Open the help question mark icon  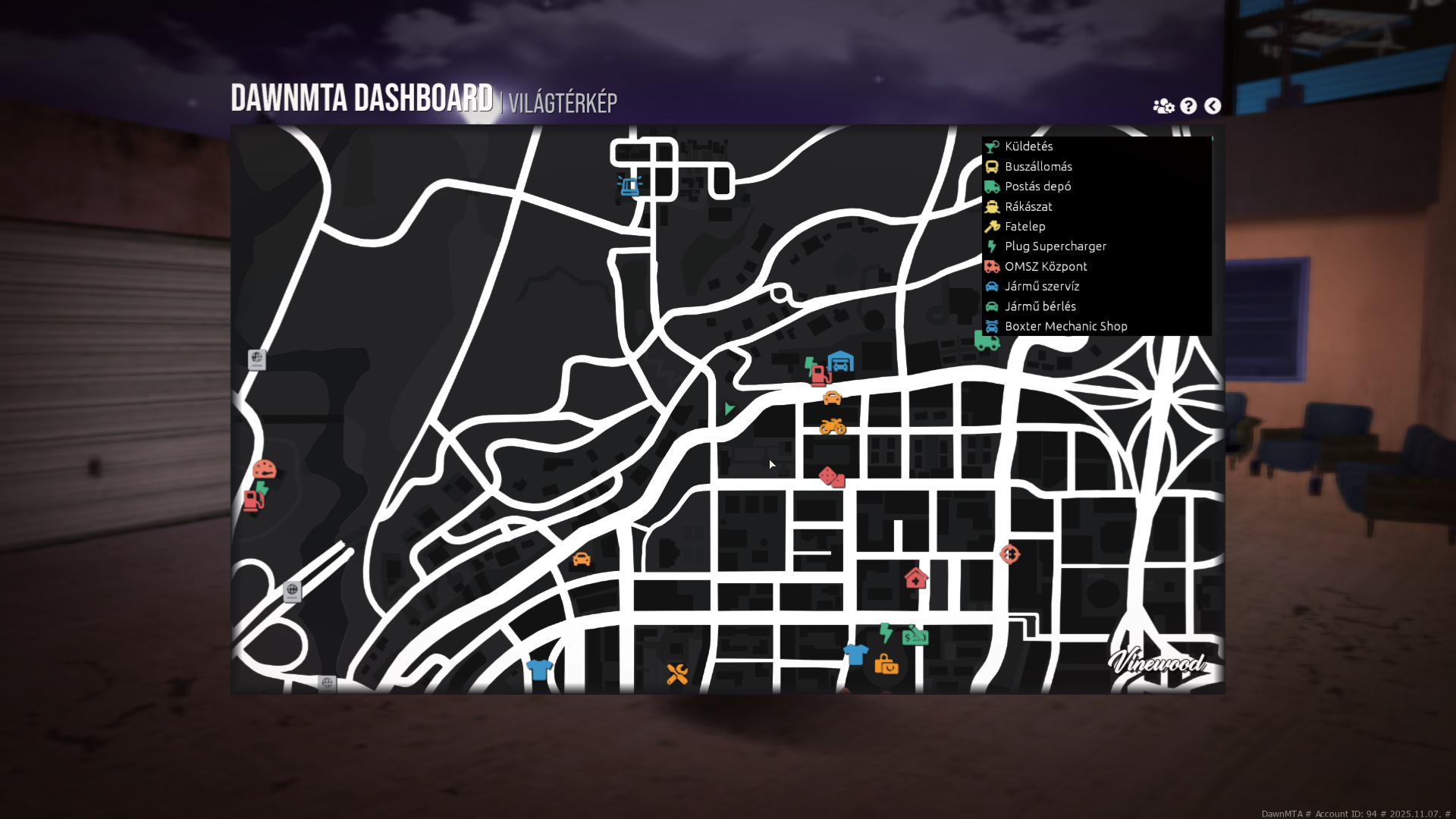[x=1188, y=106]
